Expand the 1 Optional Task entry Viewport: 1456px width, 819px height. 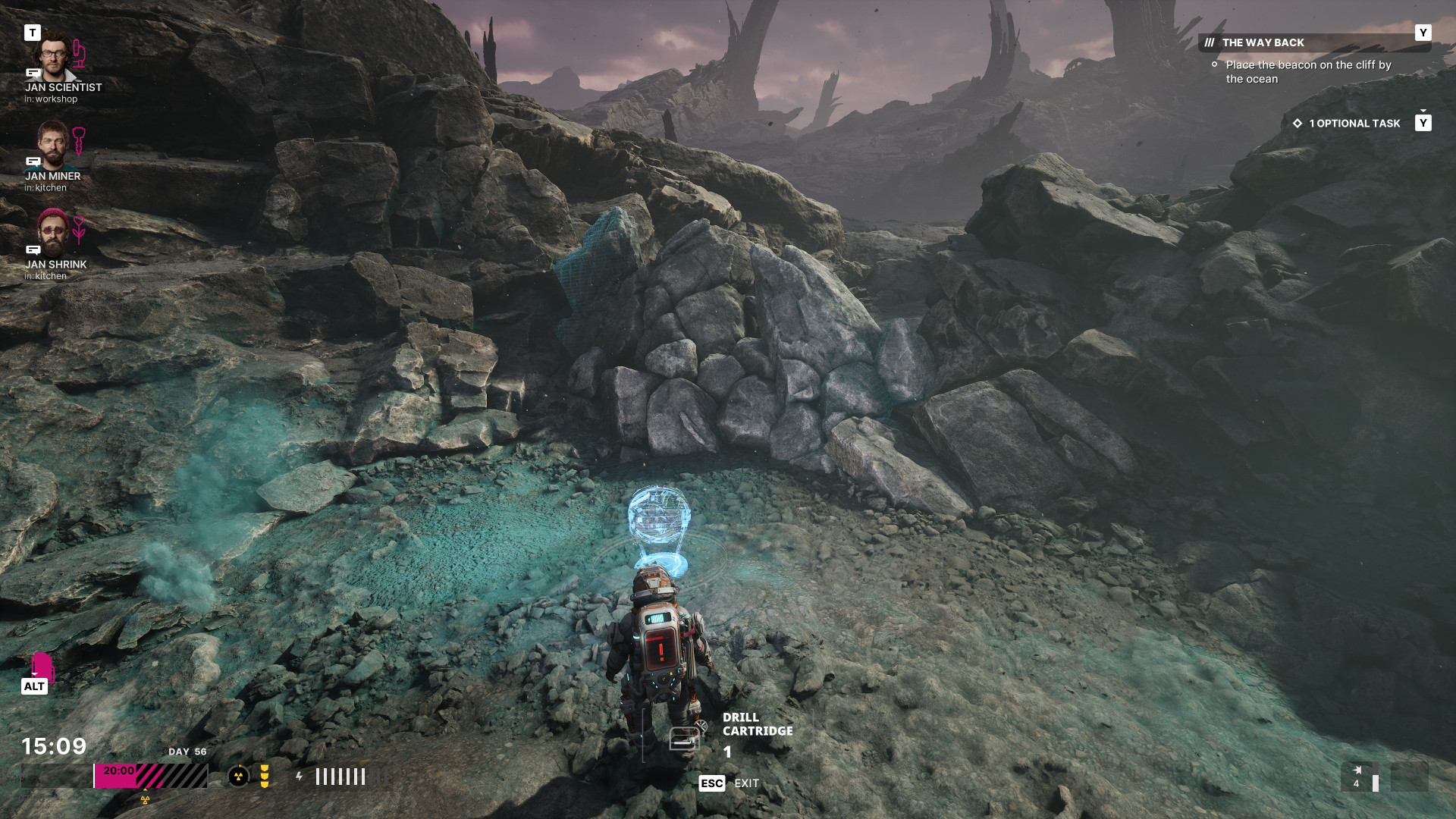click(x=1354, y=123)
